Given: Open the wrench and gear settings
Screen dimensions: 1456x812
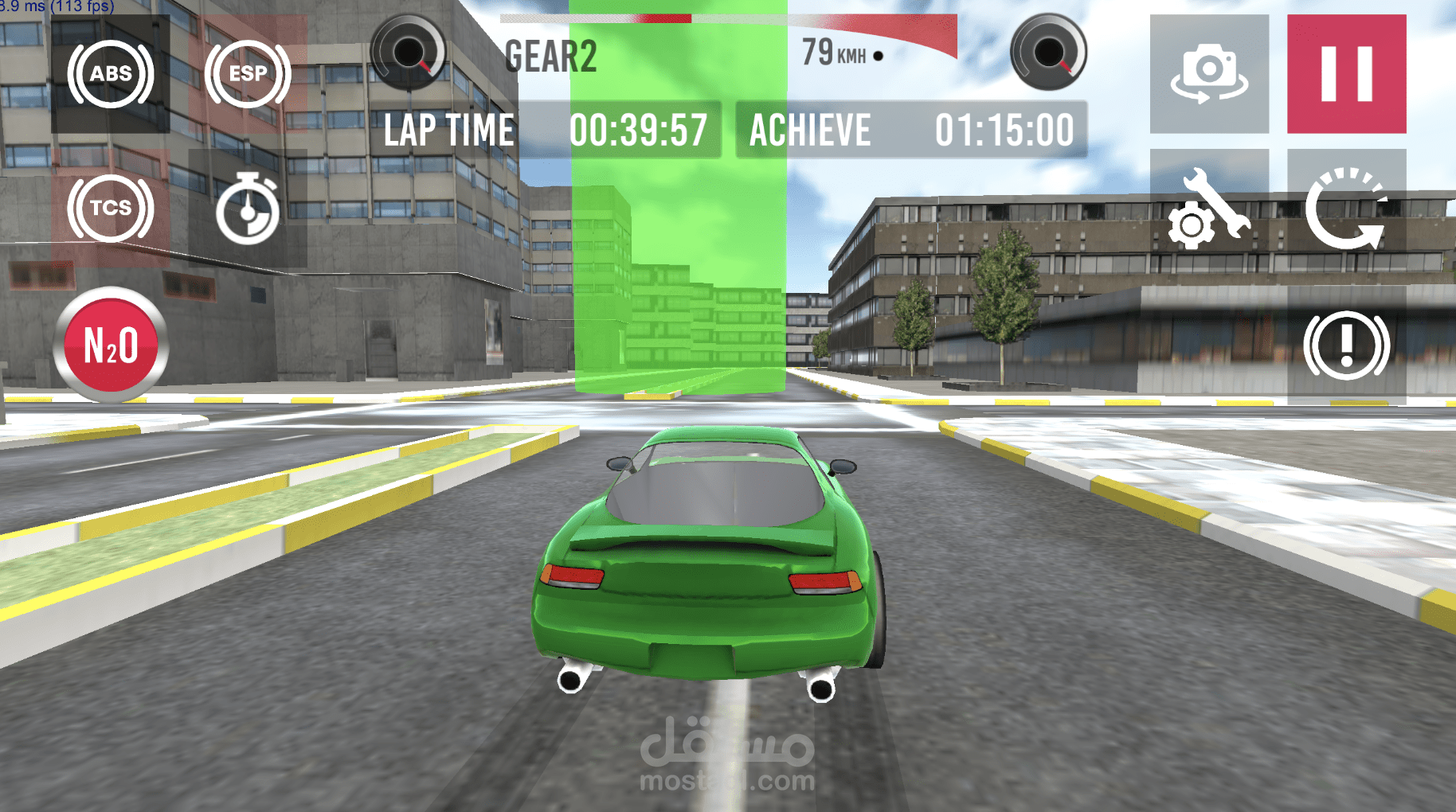Looking at the screenshot, I should (1209, 209).
